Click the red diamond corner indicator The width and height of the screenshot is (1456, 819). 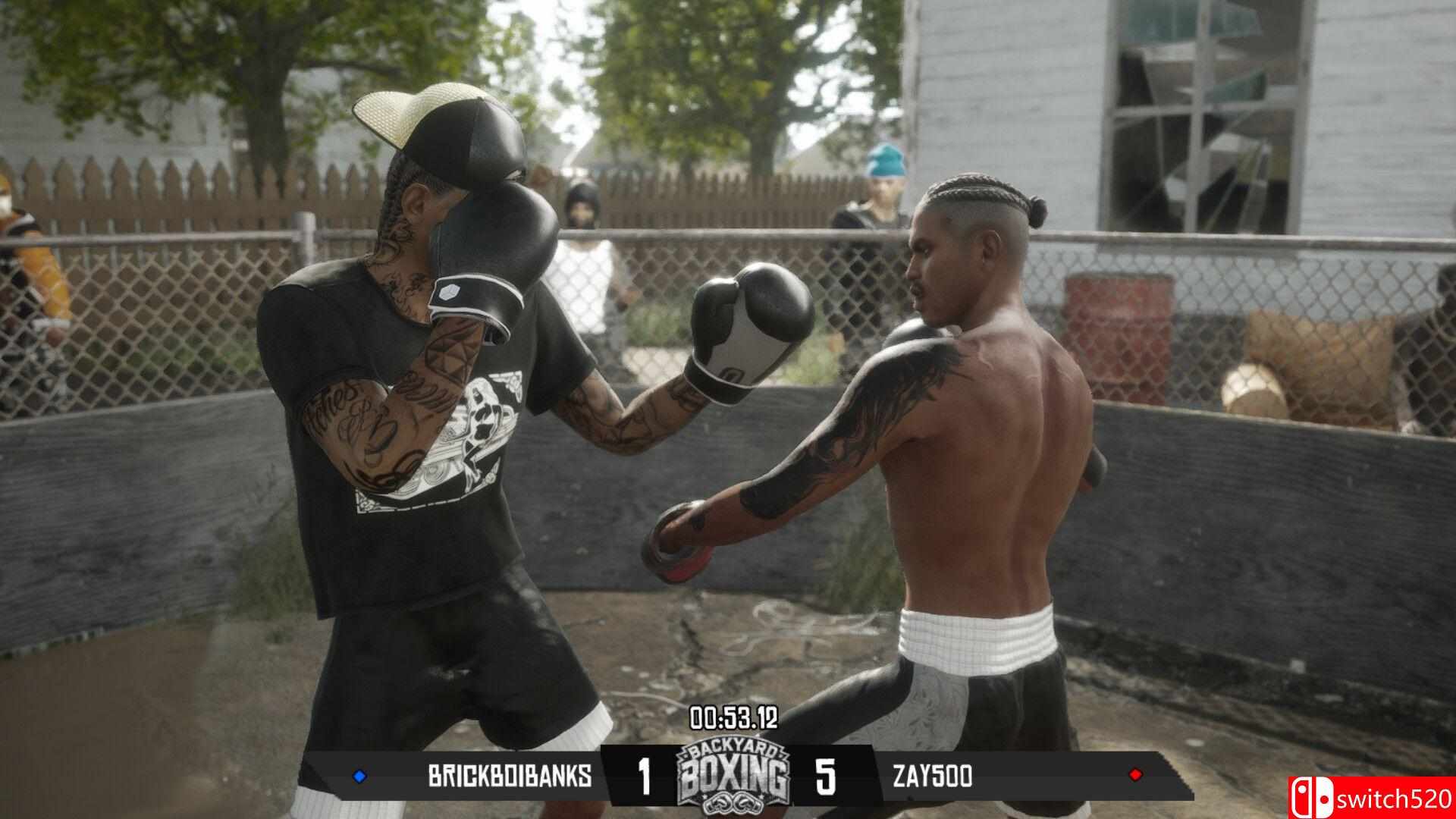pyautogui.click(x=1134, y=773)
